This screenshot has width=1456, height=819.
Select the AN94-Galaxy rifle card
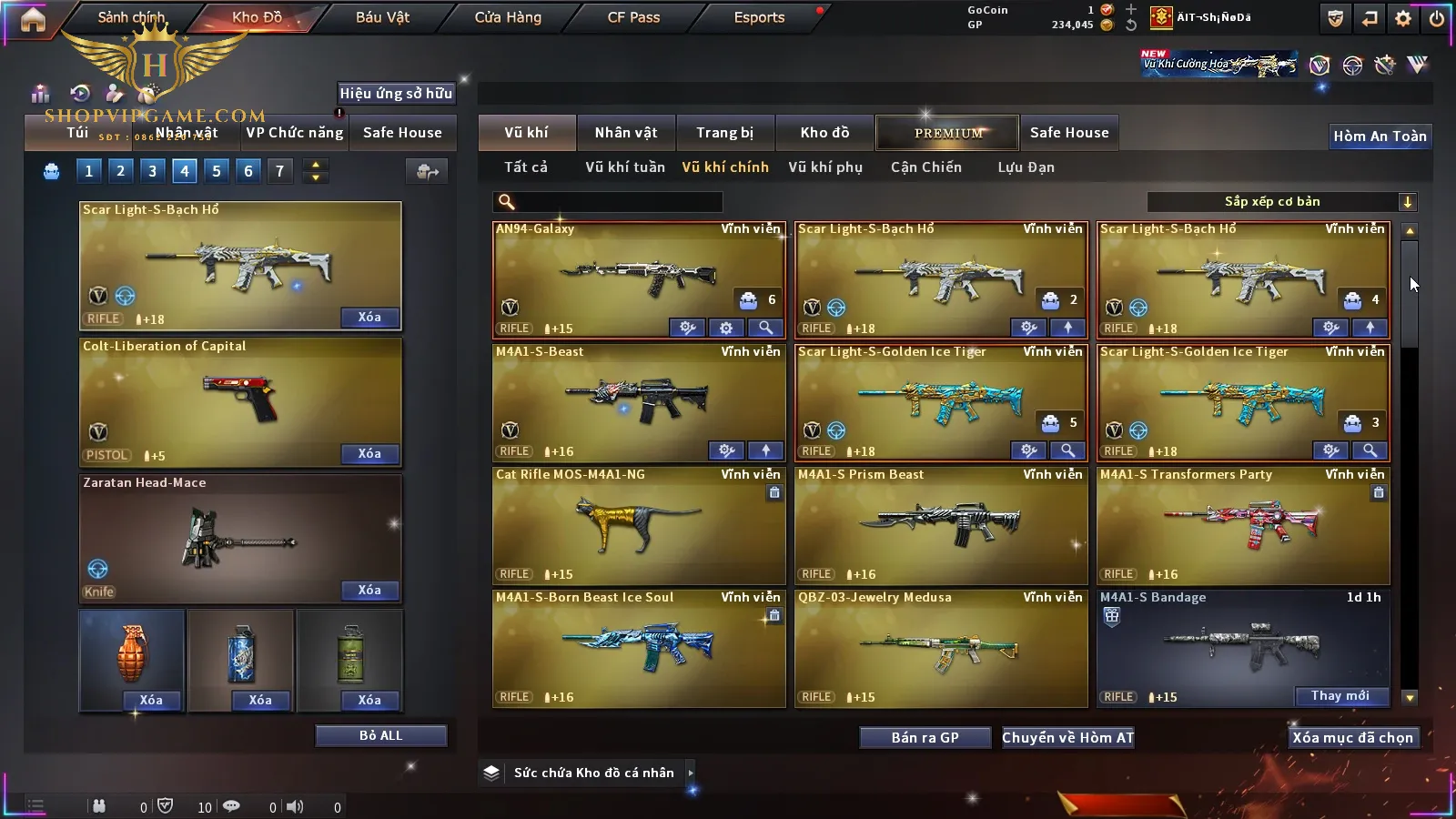tap(637, 278)
